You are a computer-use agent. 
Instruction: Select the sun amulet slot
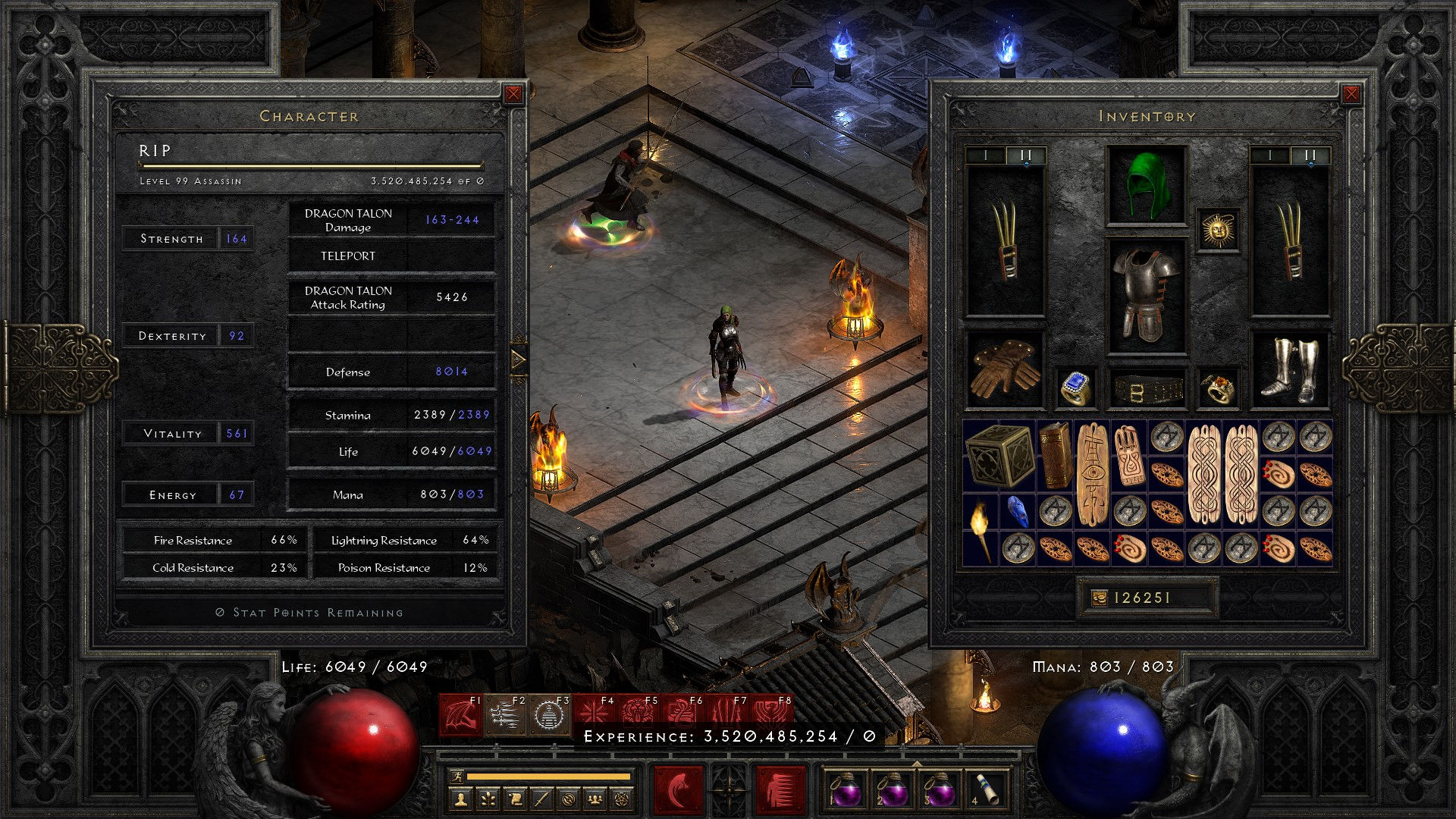coord(1218,230)
